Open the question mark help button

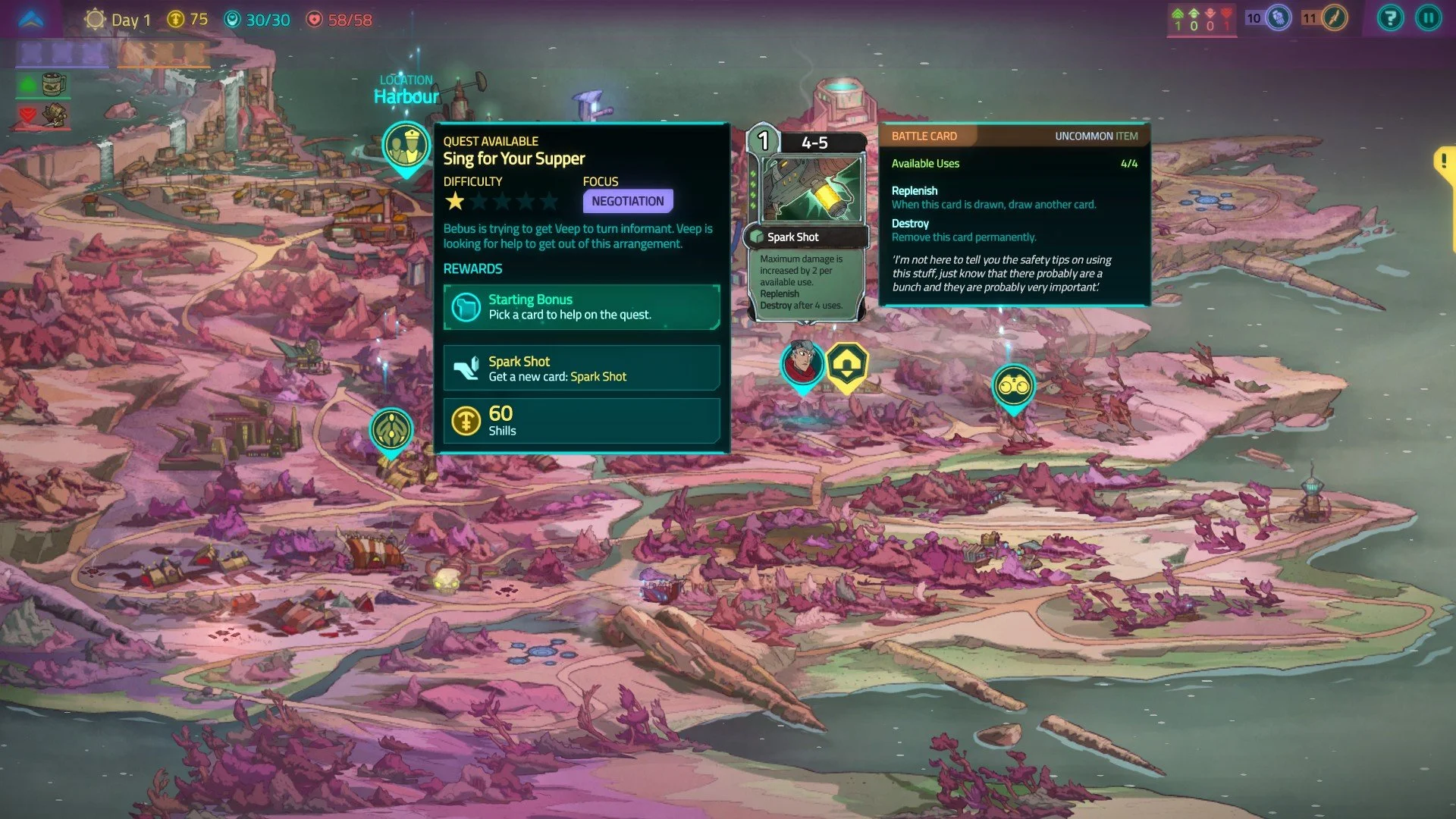coord(1390,18)
